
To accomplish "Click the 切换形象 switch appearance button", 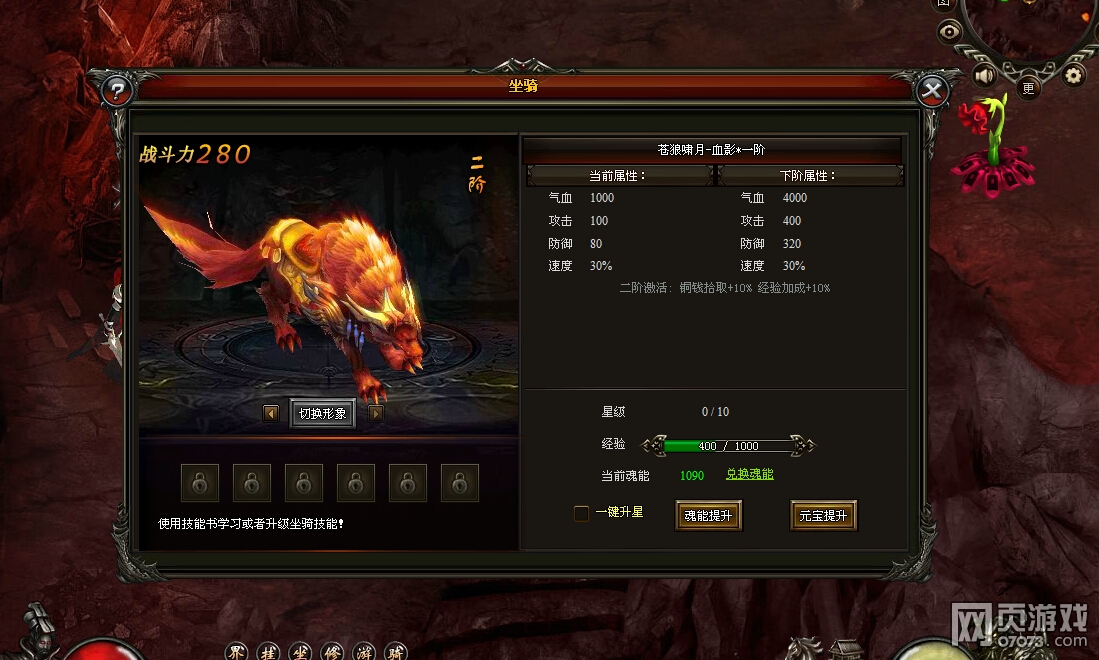I will tap(322, 413).
